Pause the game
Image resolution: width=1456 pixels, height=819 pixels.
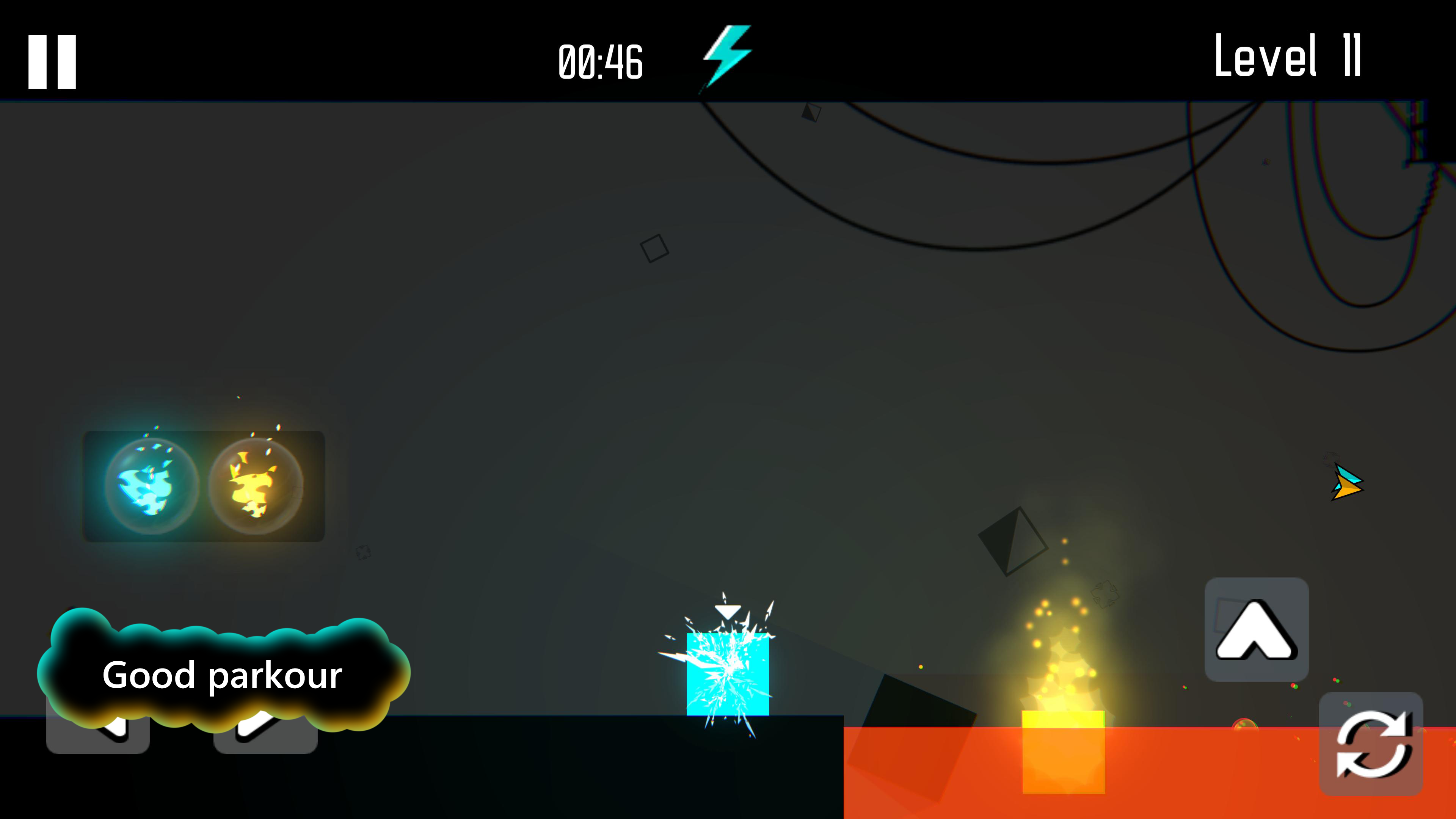pyautogui.click(x=52, y=62)
